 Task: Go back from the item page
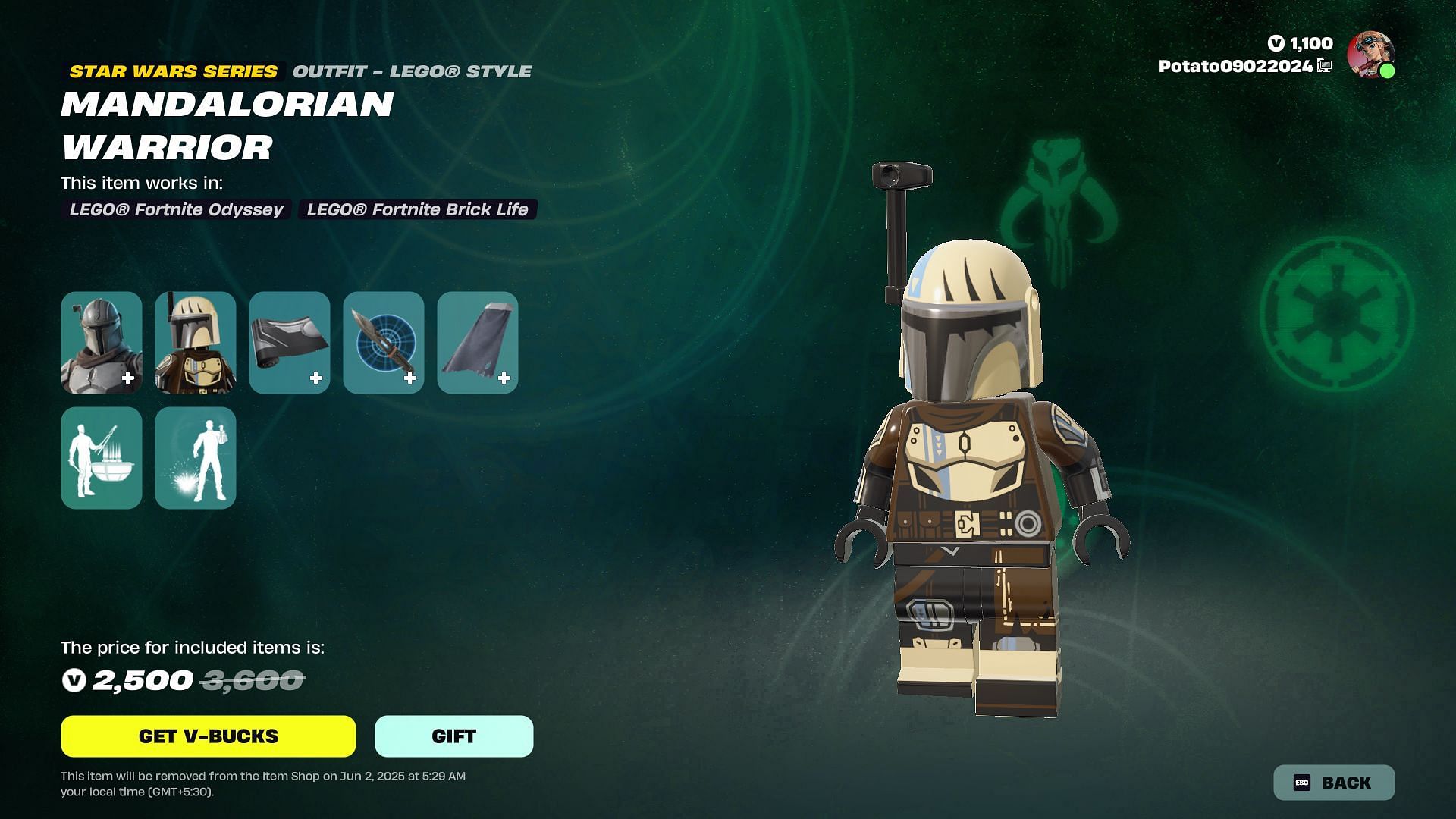click(x=1333, y=783)
